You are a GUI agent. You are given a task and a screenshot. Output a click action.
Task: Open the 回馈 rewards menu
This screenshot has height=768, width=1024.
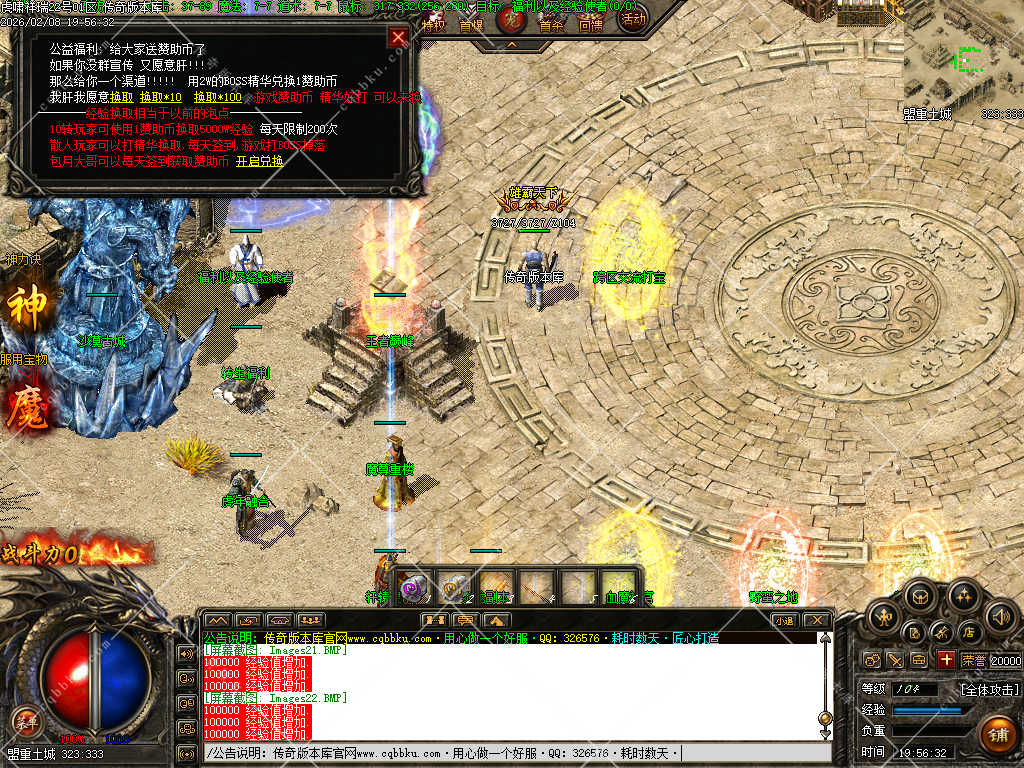tap(591, 25)
